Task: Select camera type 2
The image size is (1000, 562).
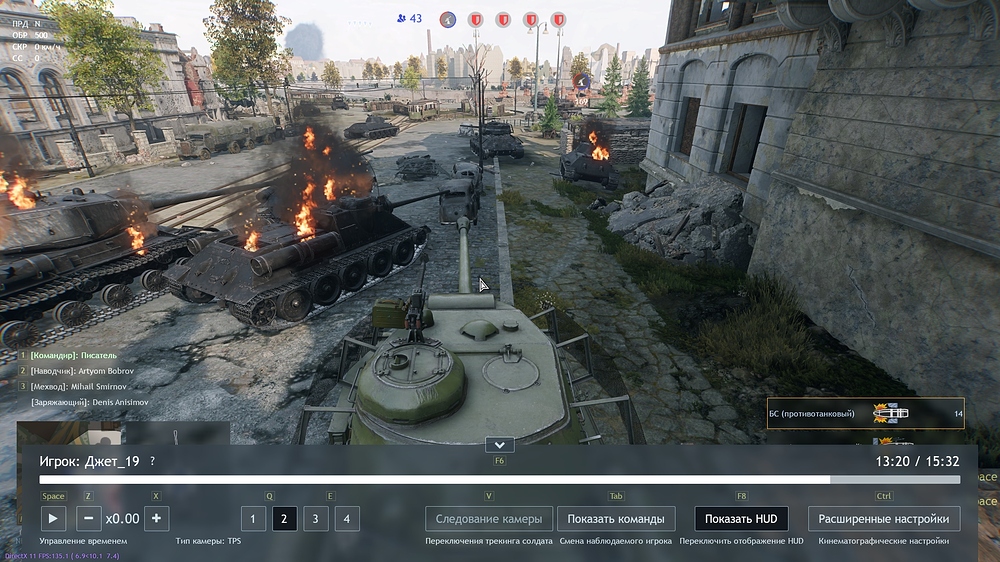Action: [284, 518]
